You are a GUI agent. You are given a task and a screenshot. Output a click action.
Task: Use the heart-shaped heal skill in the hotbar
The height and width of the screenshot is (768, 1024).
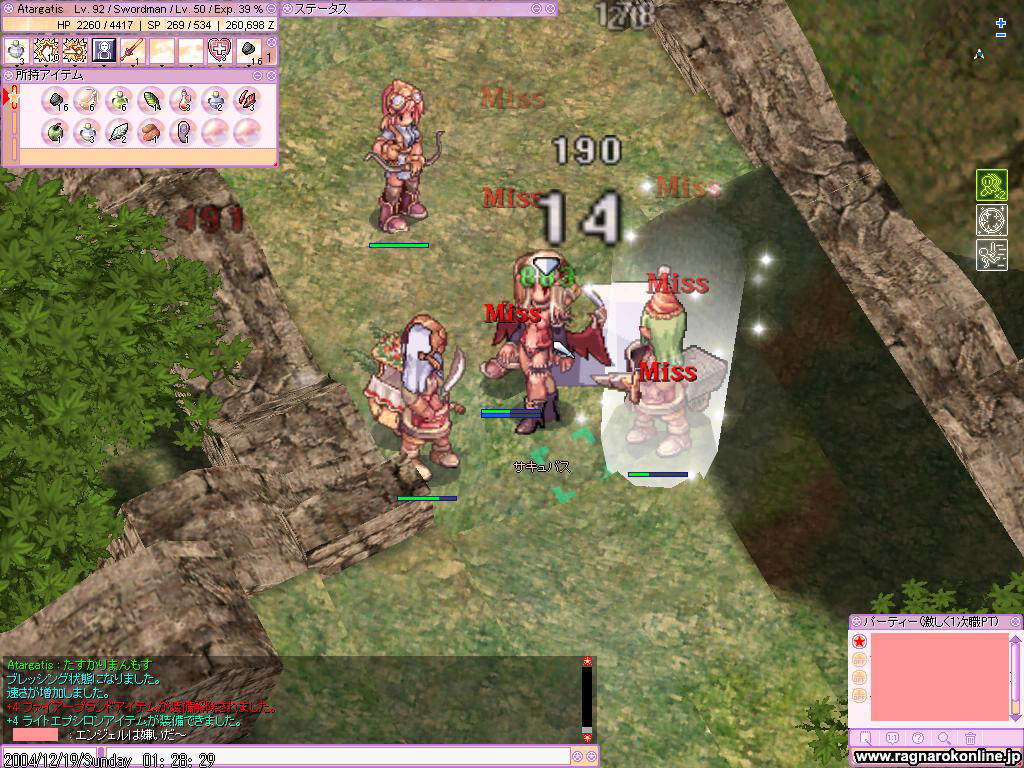point(219,50)
